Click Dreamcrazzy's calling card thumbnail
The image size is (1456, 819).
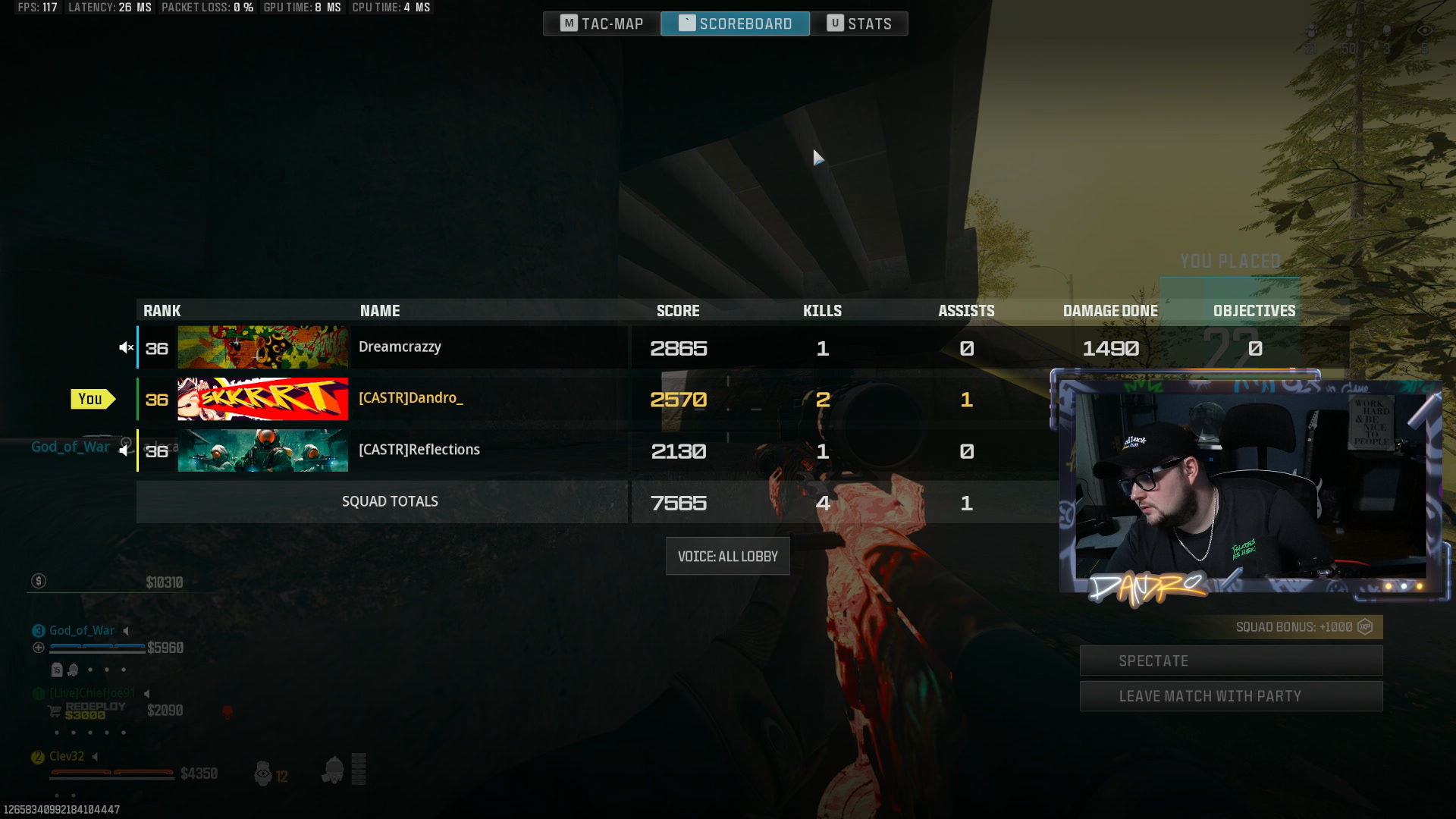262,347
